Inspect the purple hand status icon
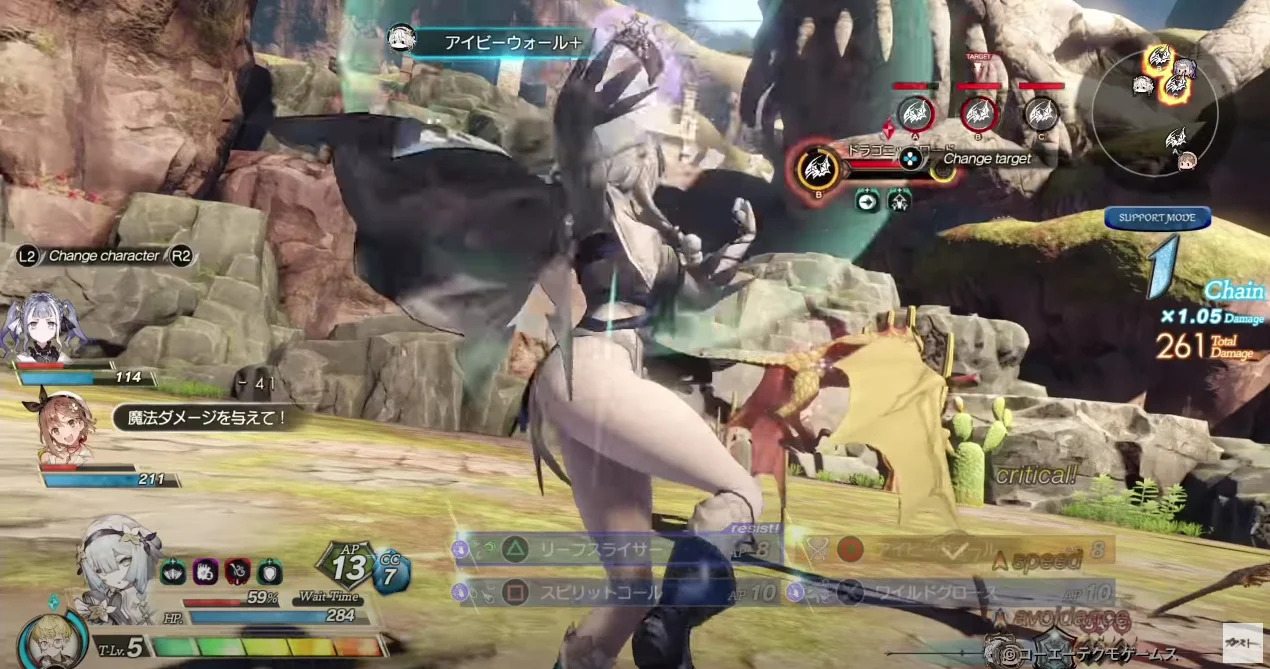 [205, 571]
